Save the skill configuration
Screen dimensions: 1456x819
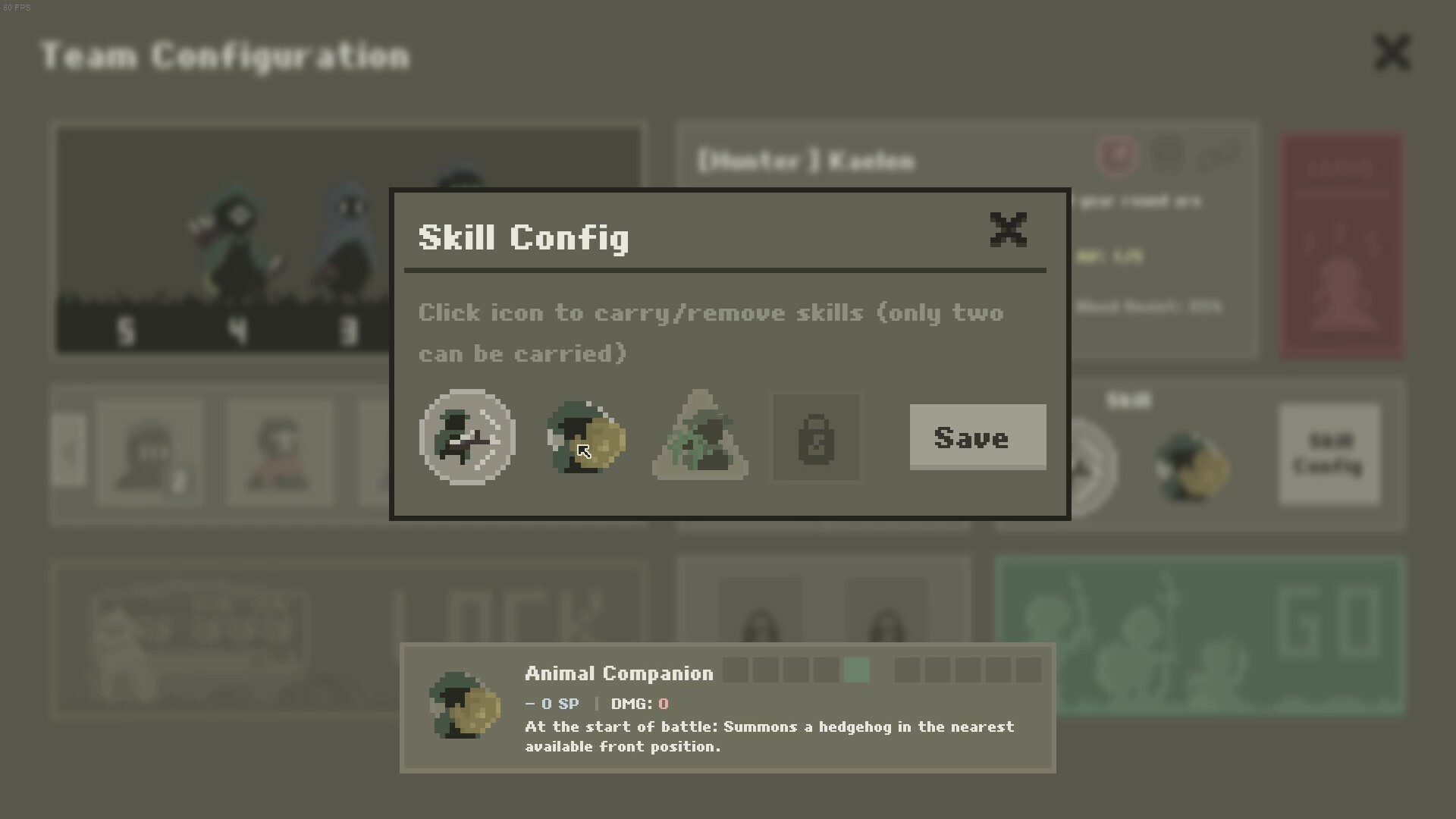click(977, 438)
